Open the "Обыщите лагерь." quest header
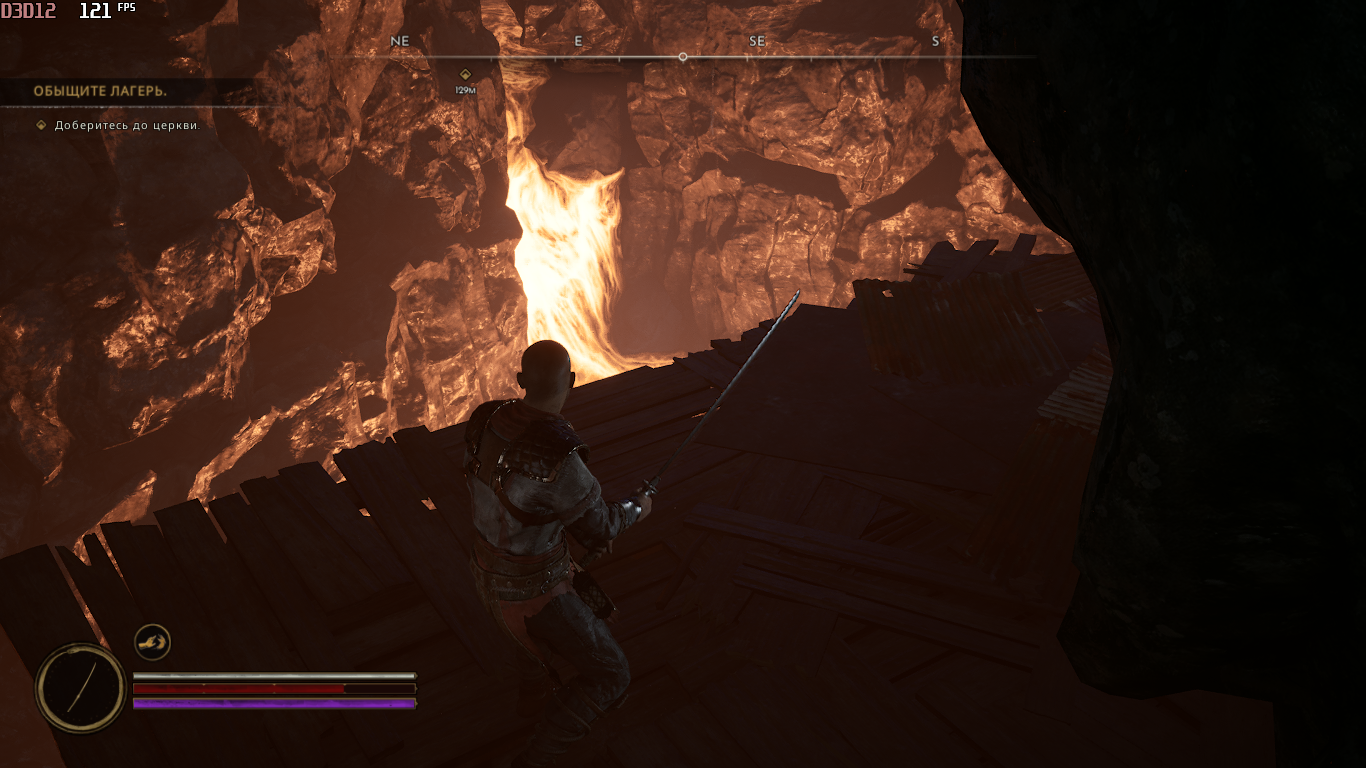1366x768 pixels. pos(100,91)
